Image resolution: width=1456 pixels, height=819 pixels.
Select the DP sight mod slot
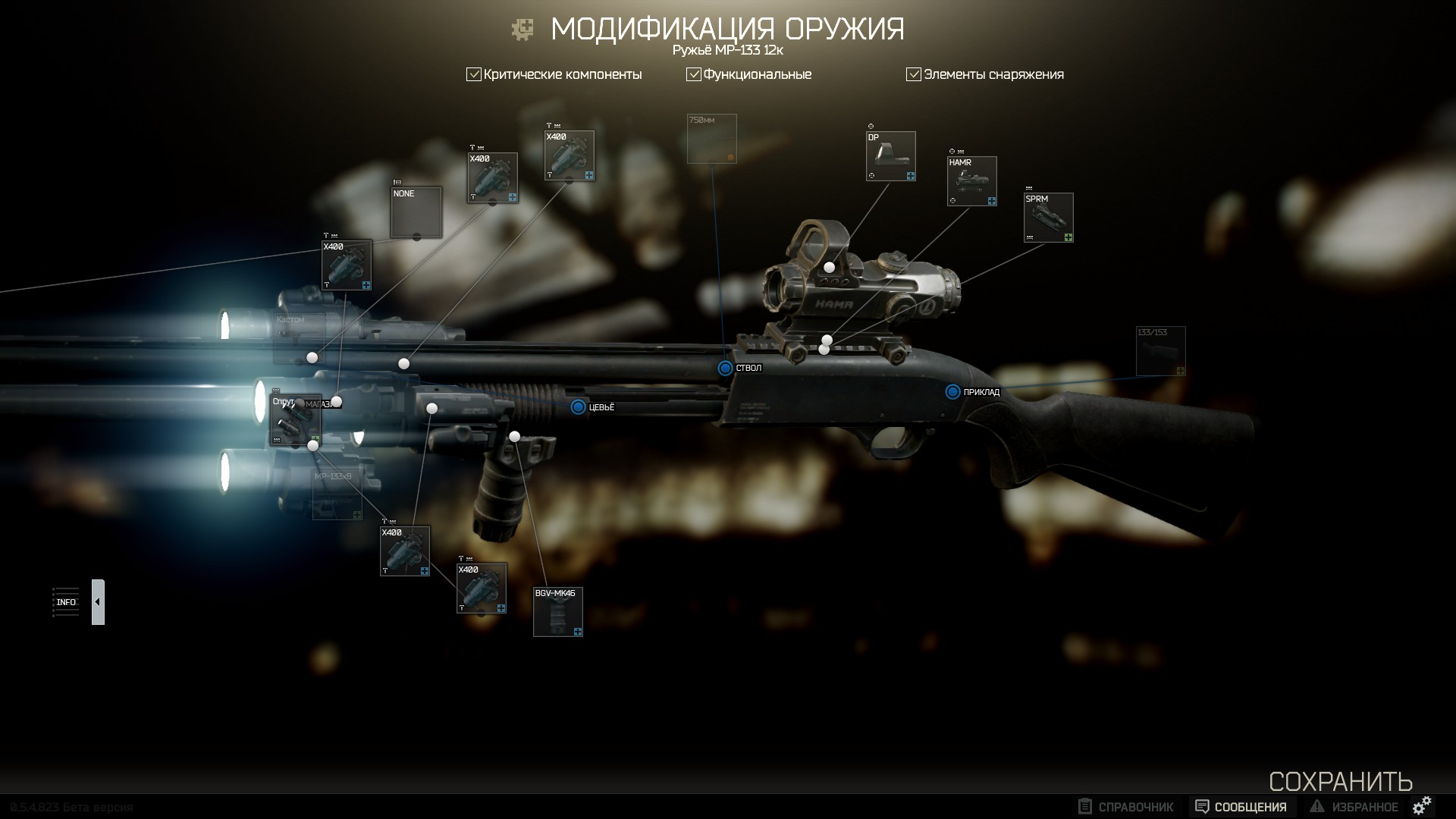click(891, 156)
